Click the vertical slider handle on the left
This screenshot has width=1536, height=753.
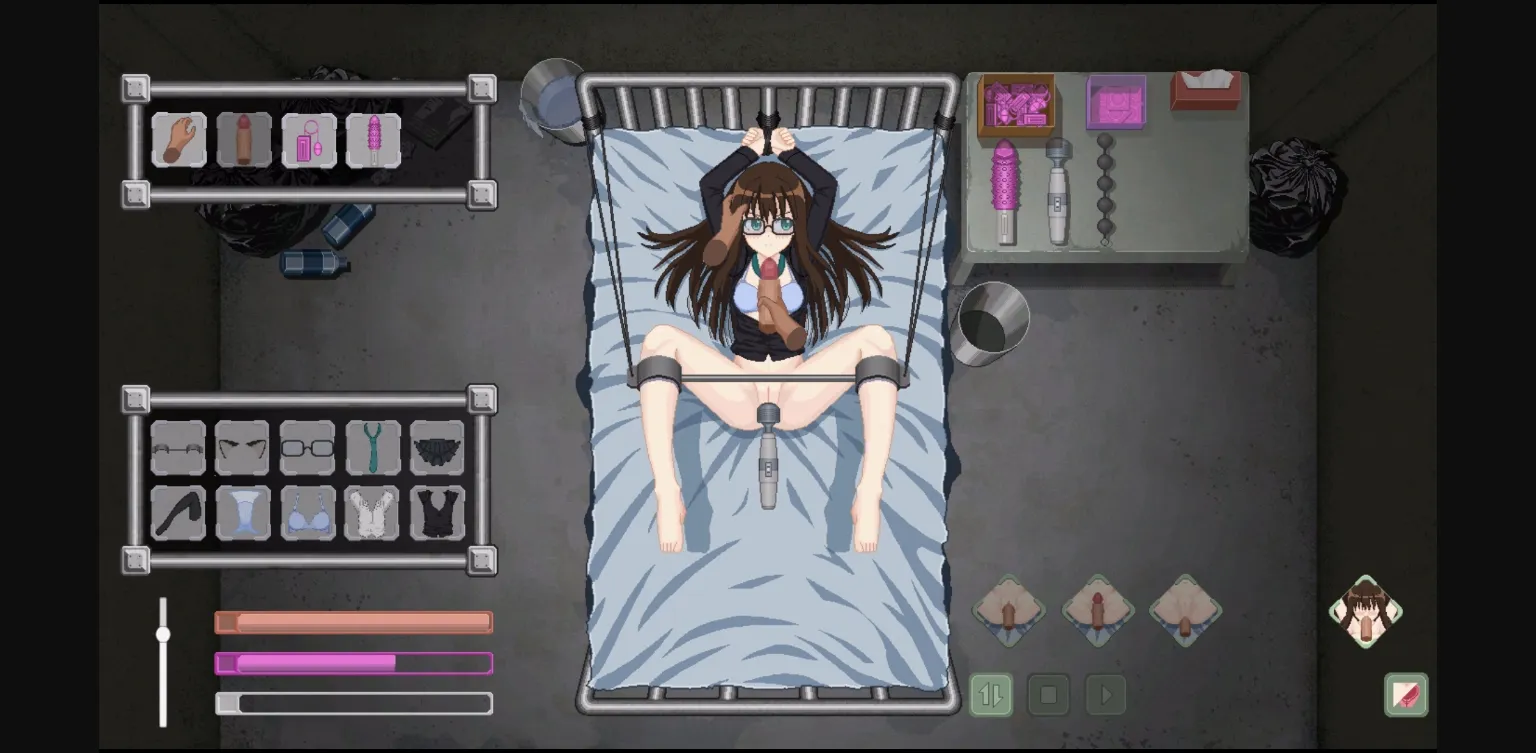163,632
